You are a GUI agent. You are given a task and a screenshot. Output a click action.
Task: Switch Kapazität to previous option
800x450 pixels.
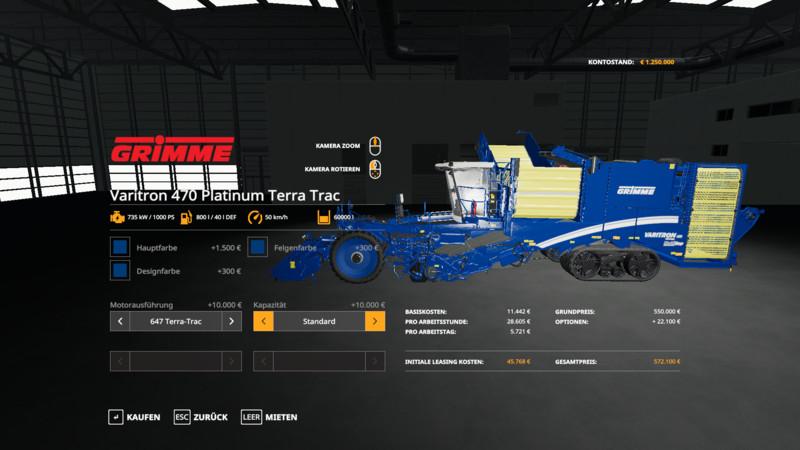[x=264, y=321]
